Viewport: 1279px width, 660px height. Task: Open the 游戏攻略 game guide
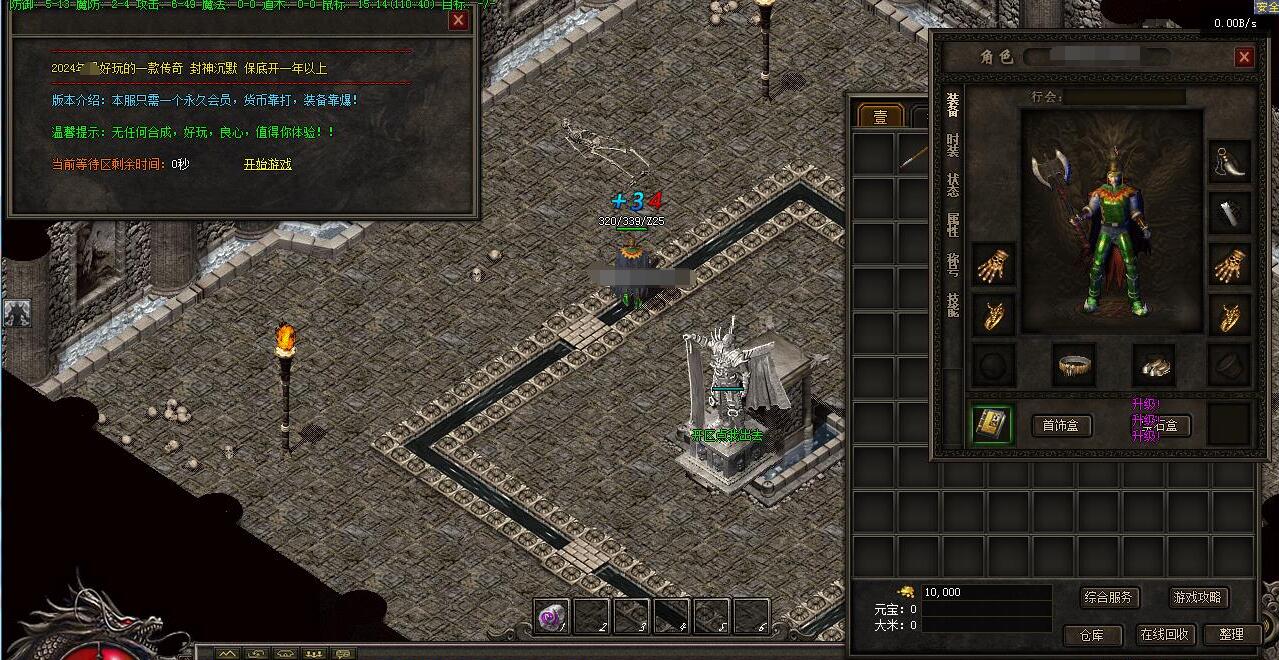tap(1198, 598)
